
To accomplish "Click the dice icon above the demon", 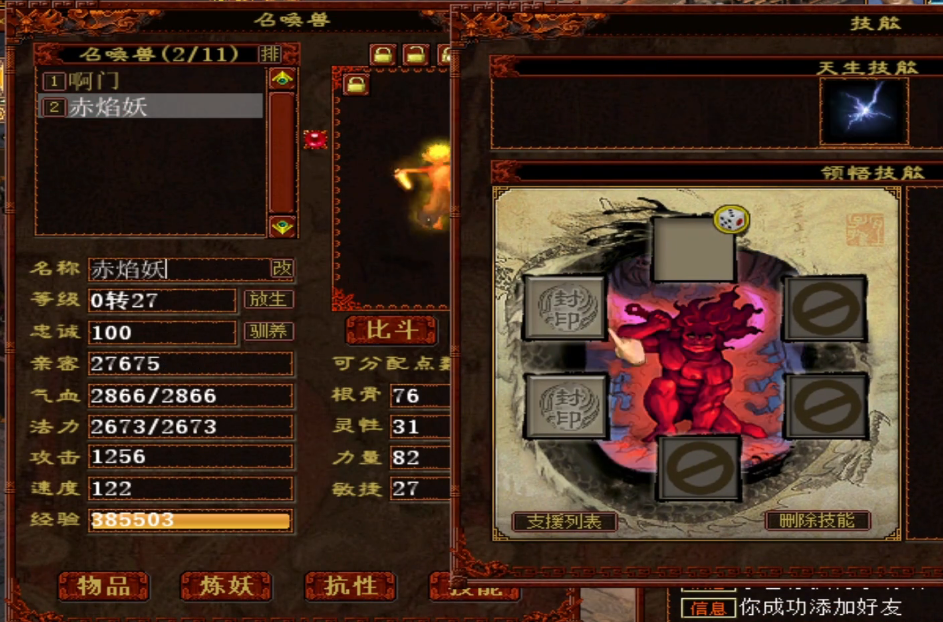I will (x=730, y=220).
